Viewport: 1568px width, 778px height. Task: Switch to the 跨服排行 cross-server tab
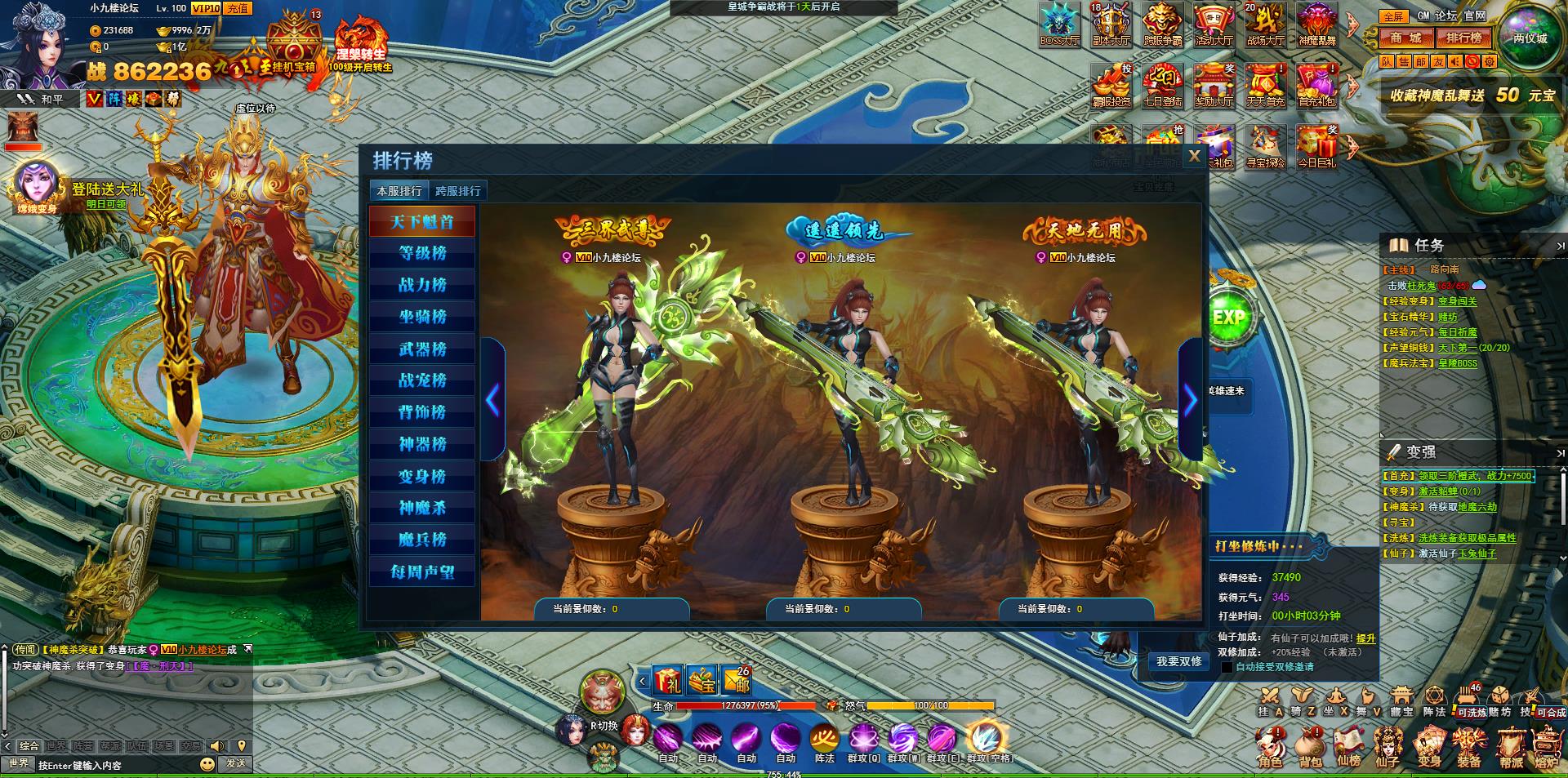(458, 191)
